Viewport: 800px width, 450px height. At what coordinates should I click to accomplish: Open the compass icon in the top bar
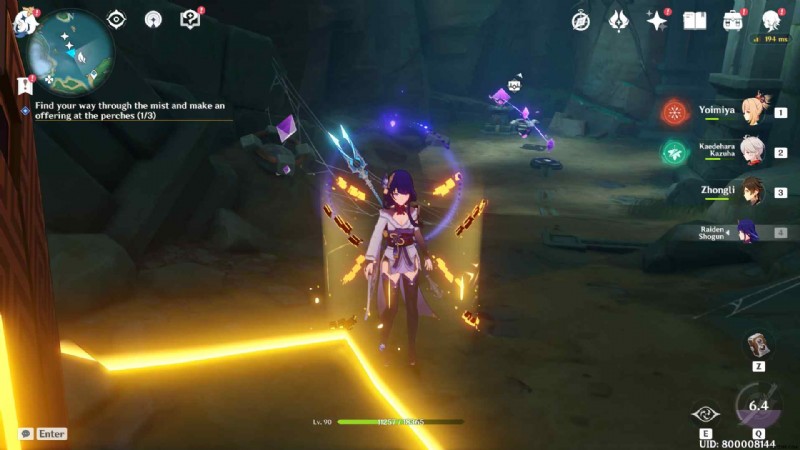click(x=581, y=20)
